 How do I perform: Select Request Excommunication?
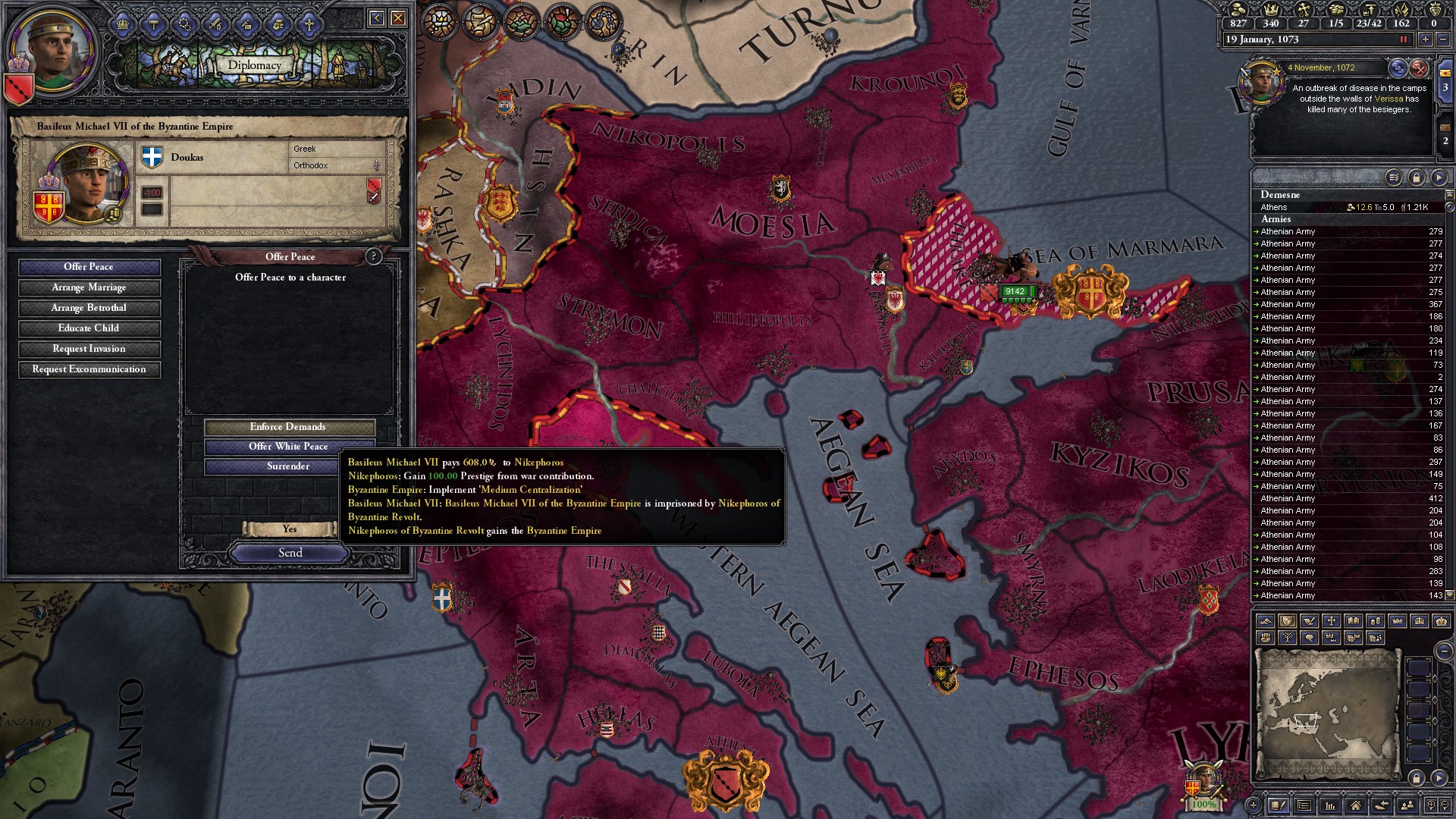point(89,369)
